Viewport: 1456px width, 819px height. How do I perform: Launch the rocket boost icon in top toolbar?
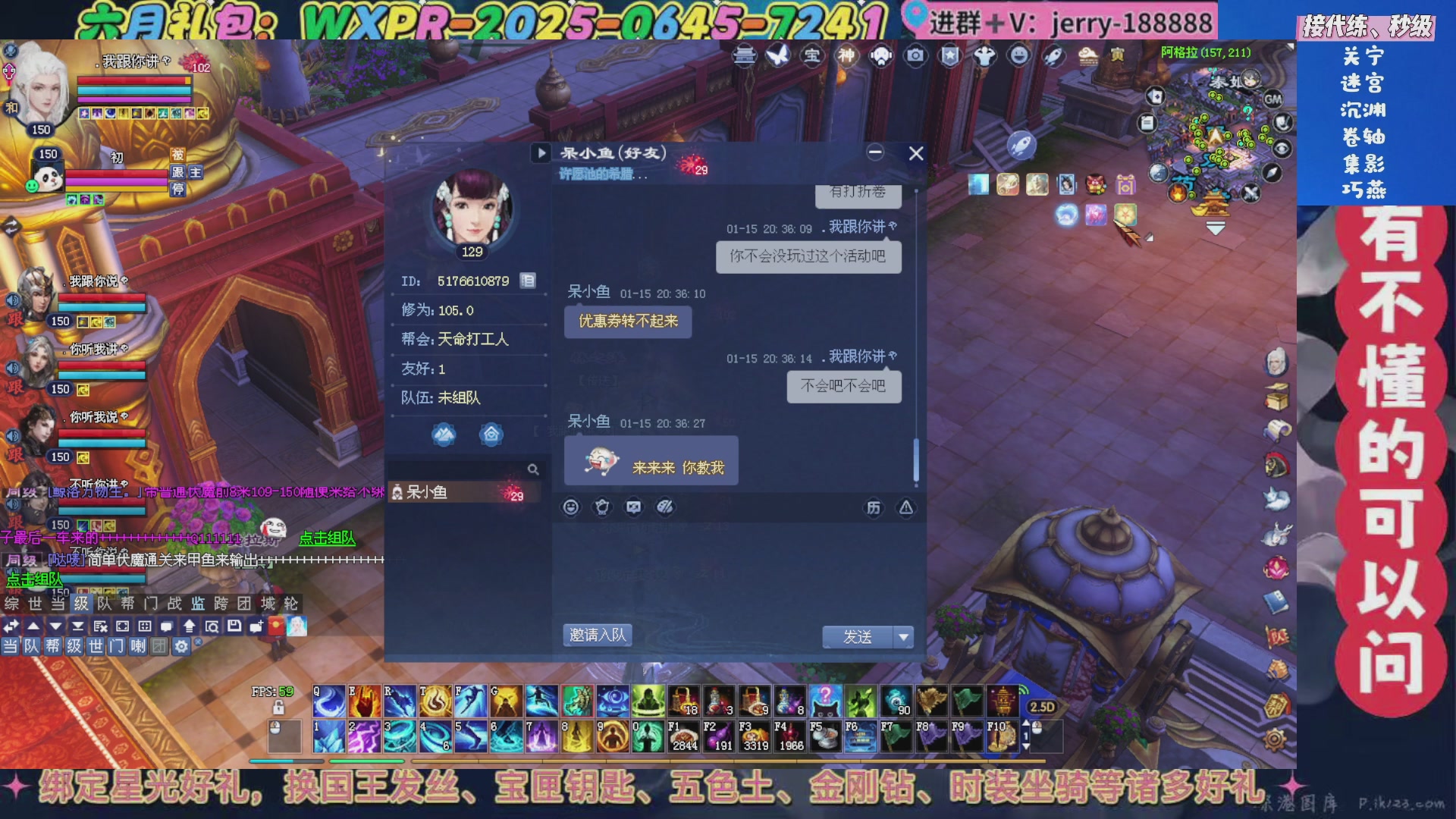point(1053,56)
